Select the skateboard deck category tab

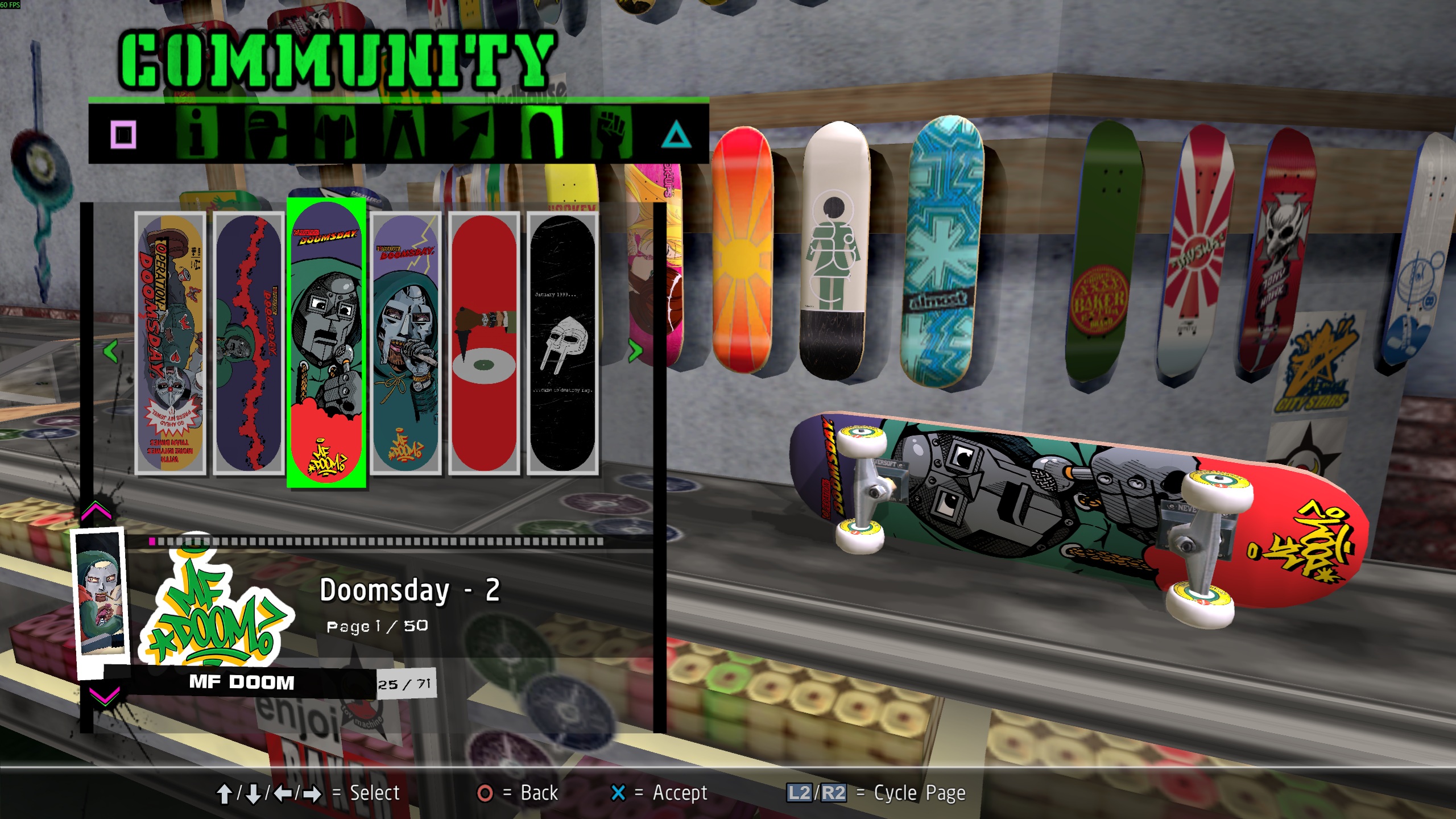[x=543, y=134]
